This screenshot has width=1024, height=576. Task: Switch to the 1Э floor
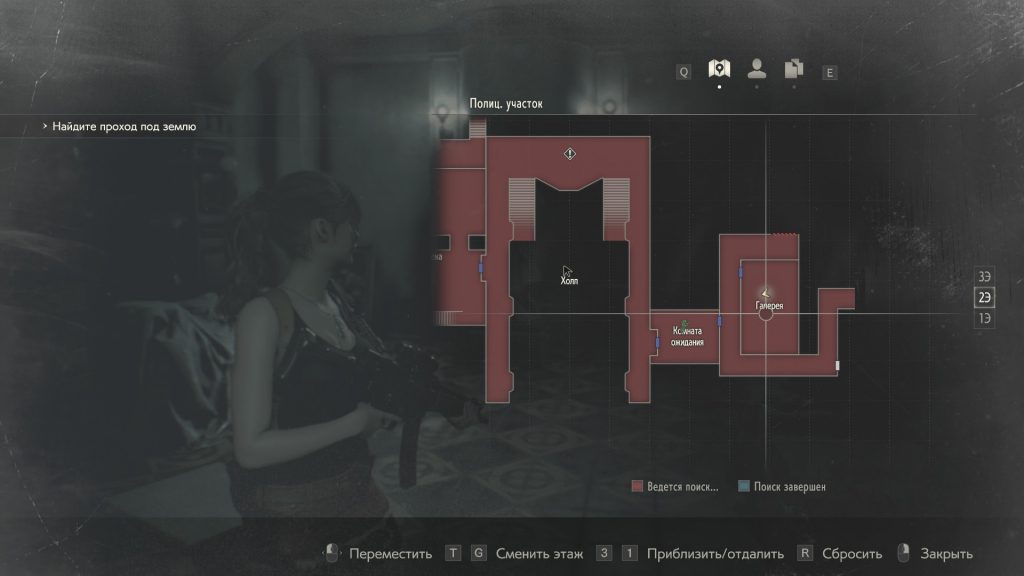click(985, 318)
